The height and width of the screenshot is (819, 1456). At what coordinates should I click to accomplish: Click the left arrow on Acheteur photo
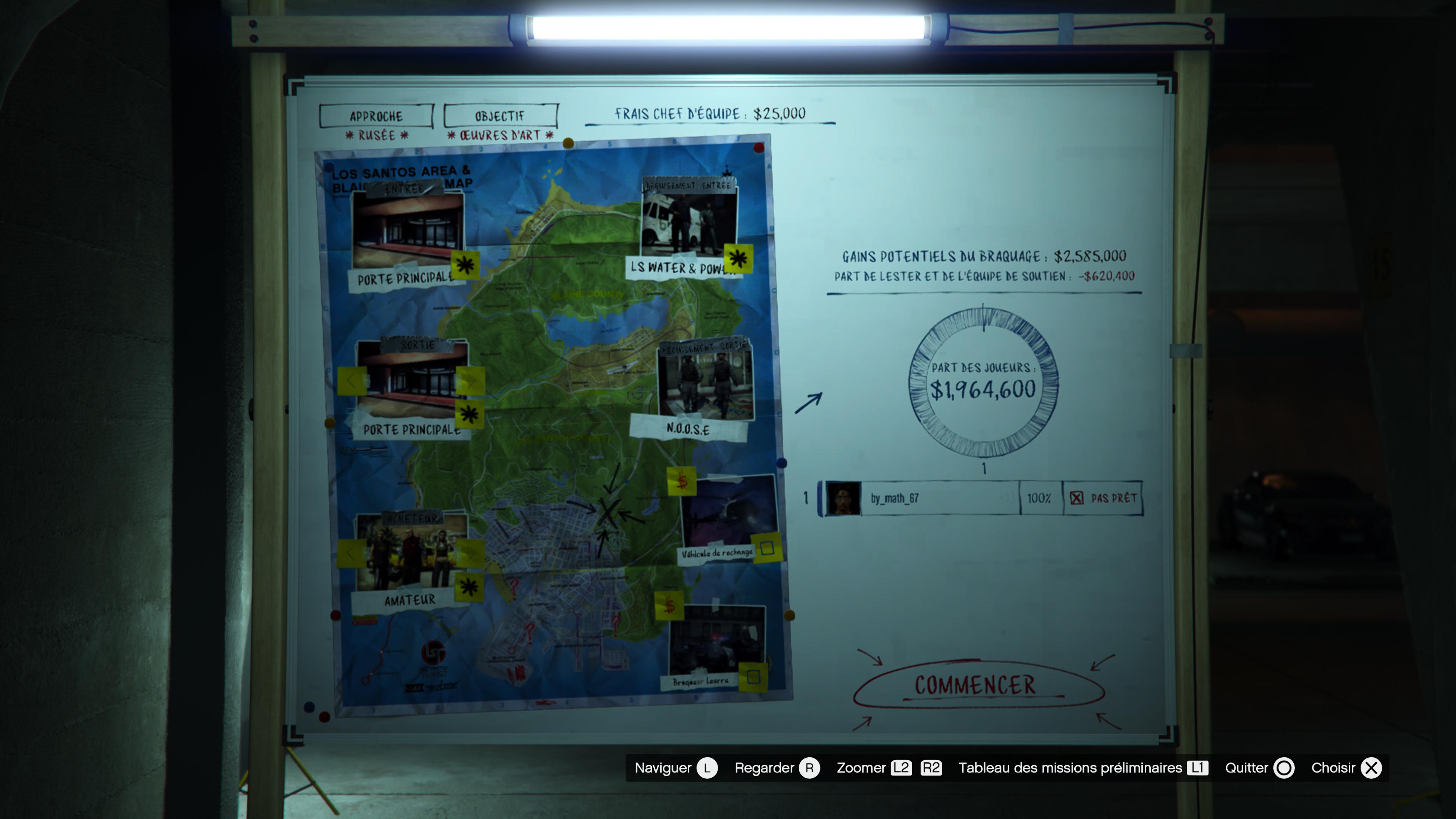351,553
